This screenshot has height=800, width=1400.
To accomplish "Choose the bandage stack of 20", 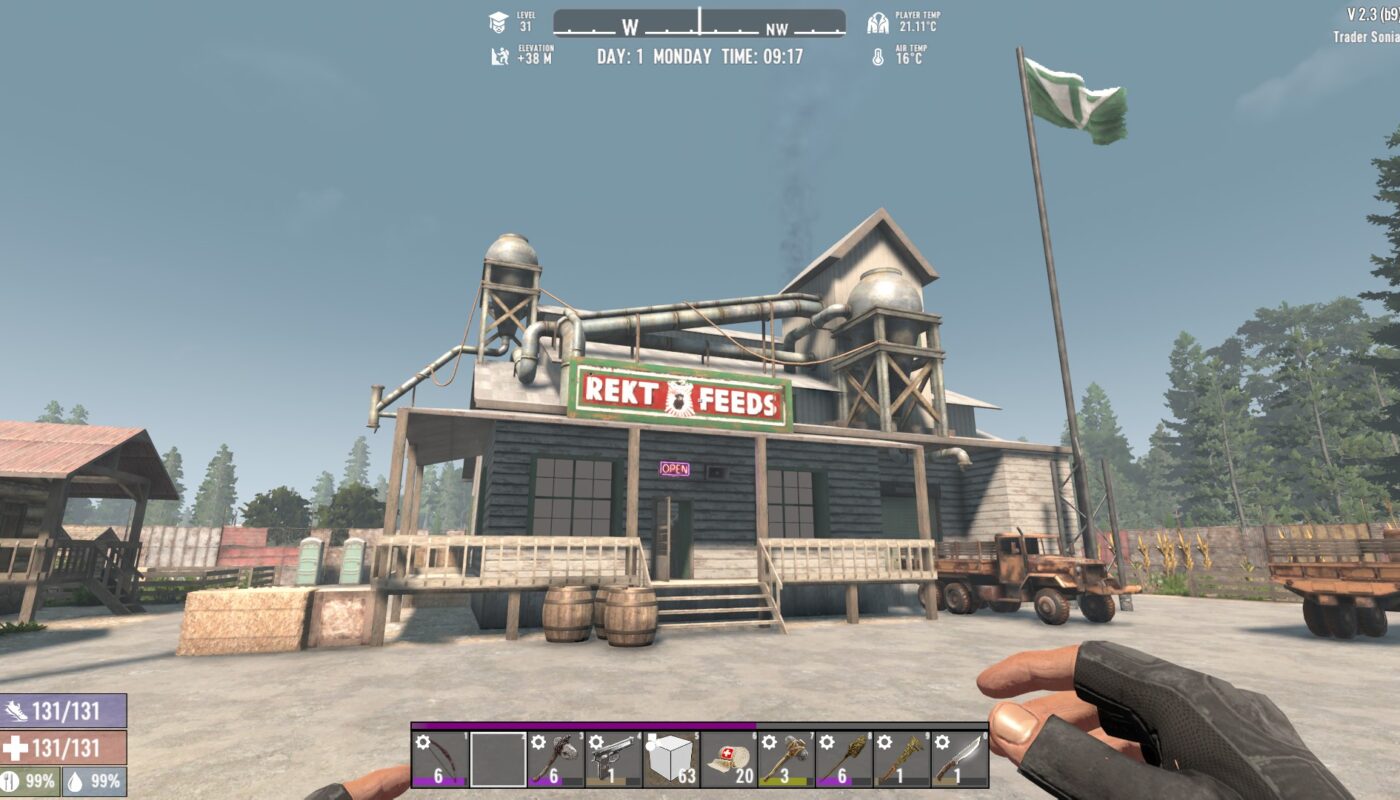I will pyautogui.click(x=729, y=760).
